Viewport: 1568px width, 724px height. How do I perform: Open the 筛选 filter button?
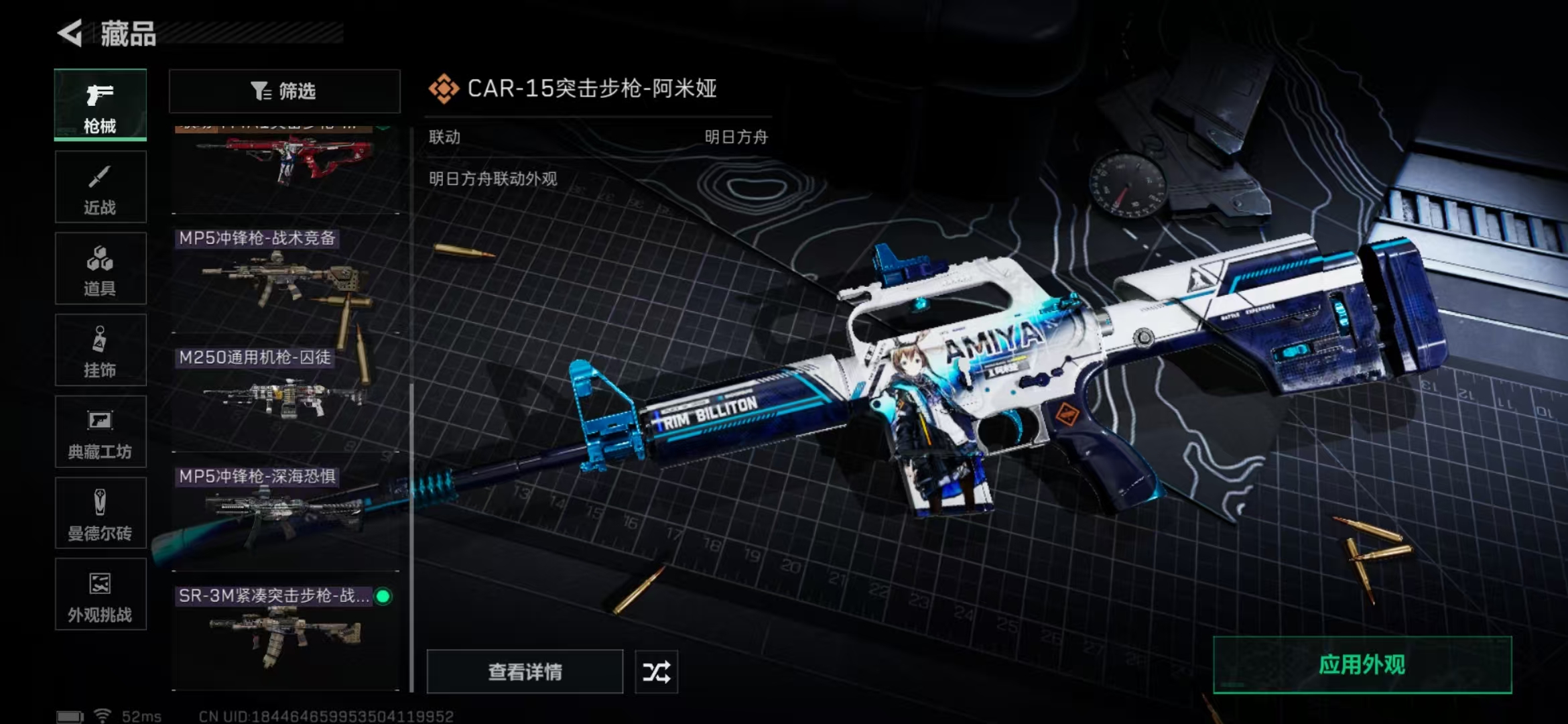click(284, 91)
